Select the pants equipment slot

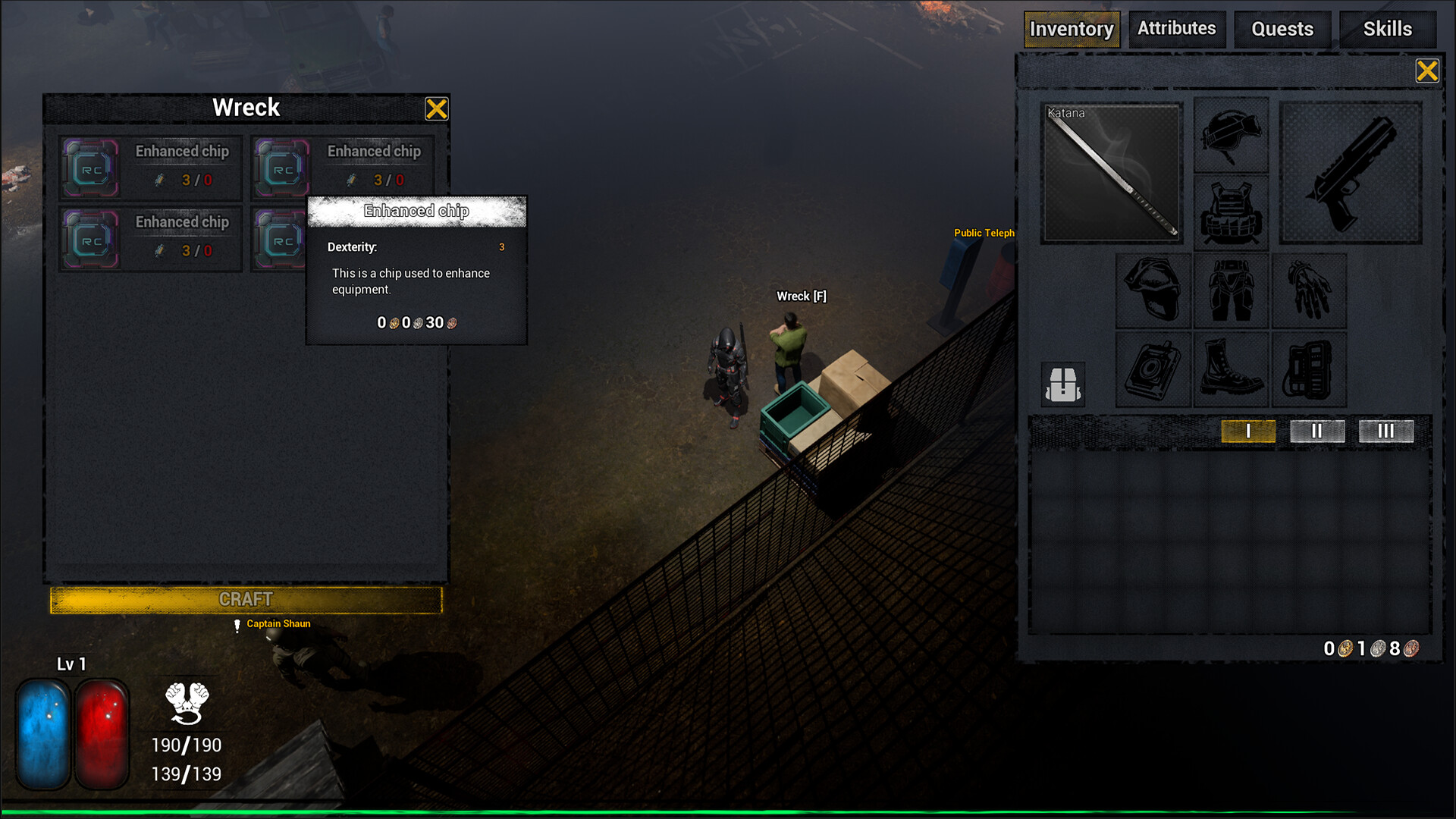[1231, 290]
